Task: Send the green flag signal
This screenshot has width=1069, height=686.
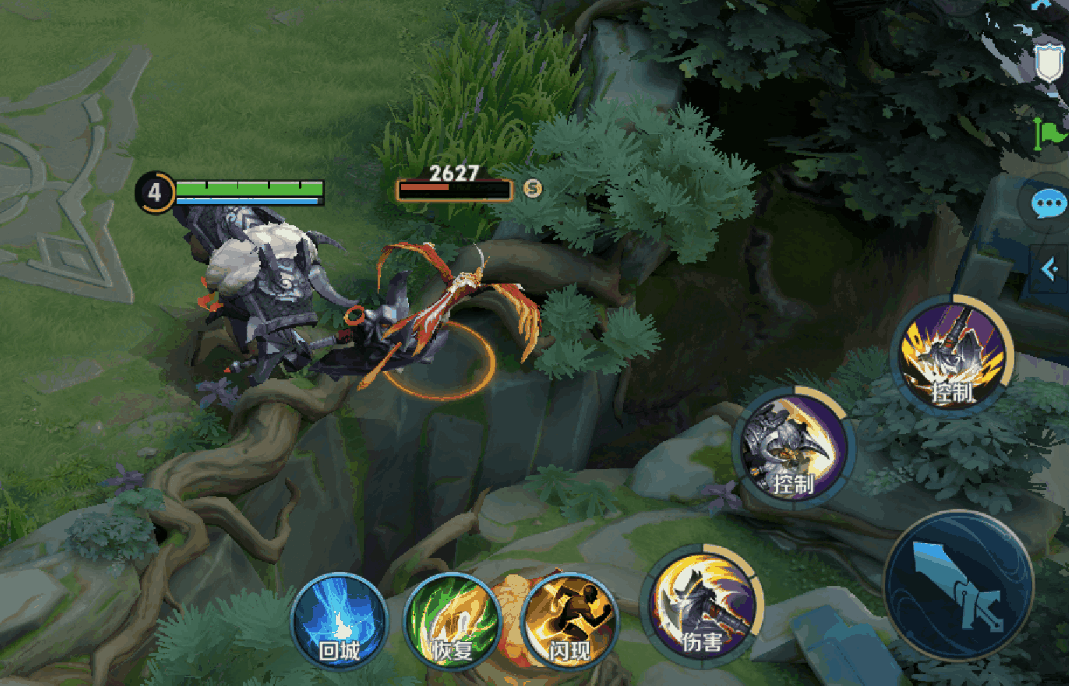Action: coord(1051,133)
